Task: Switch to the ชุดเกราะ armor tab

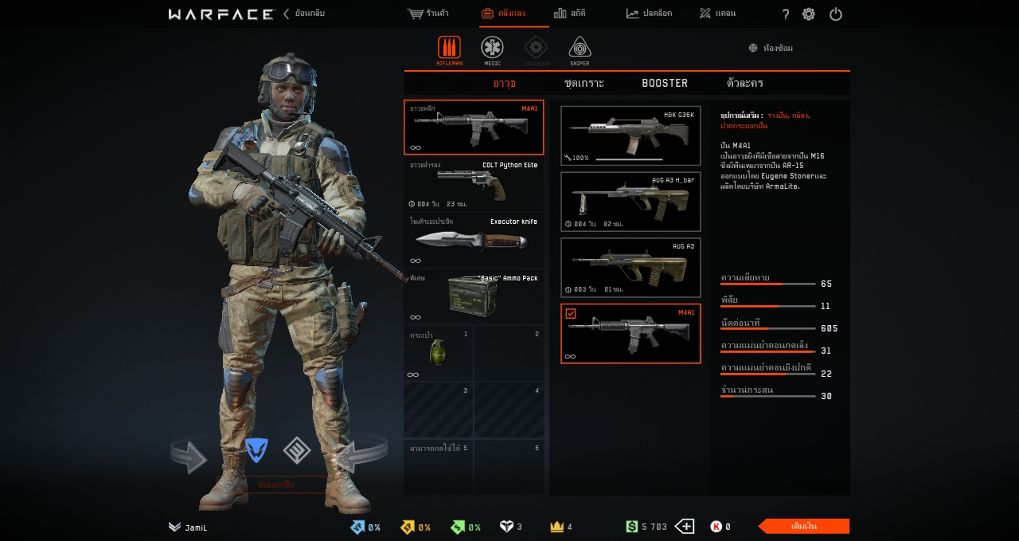Action: click(584, 83)
